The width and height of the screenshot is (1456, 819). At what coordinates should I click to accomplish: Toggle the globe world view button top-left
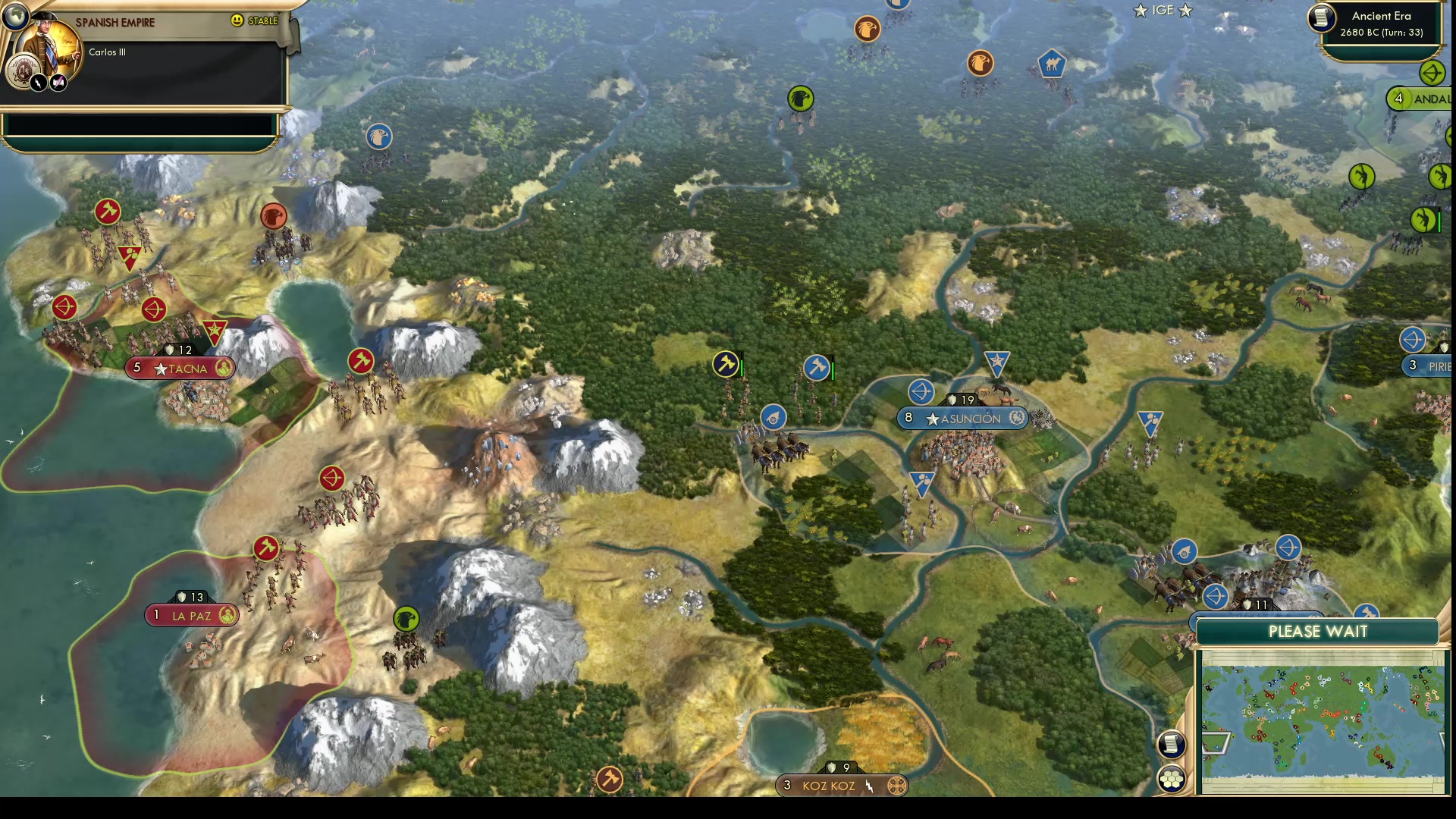15,15
